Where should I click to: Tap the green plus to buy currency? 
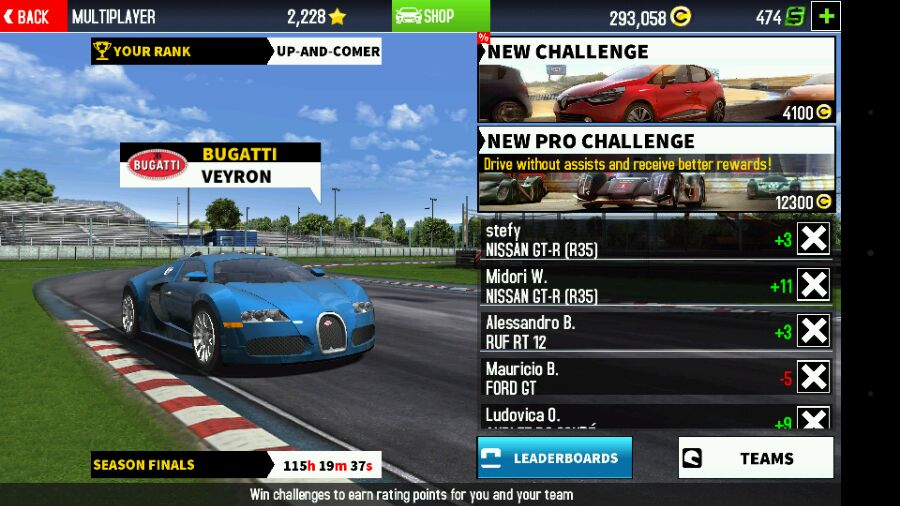(x=826, y=16)
